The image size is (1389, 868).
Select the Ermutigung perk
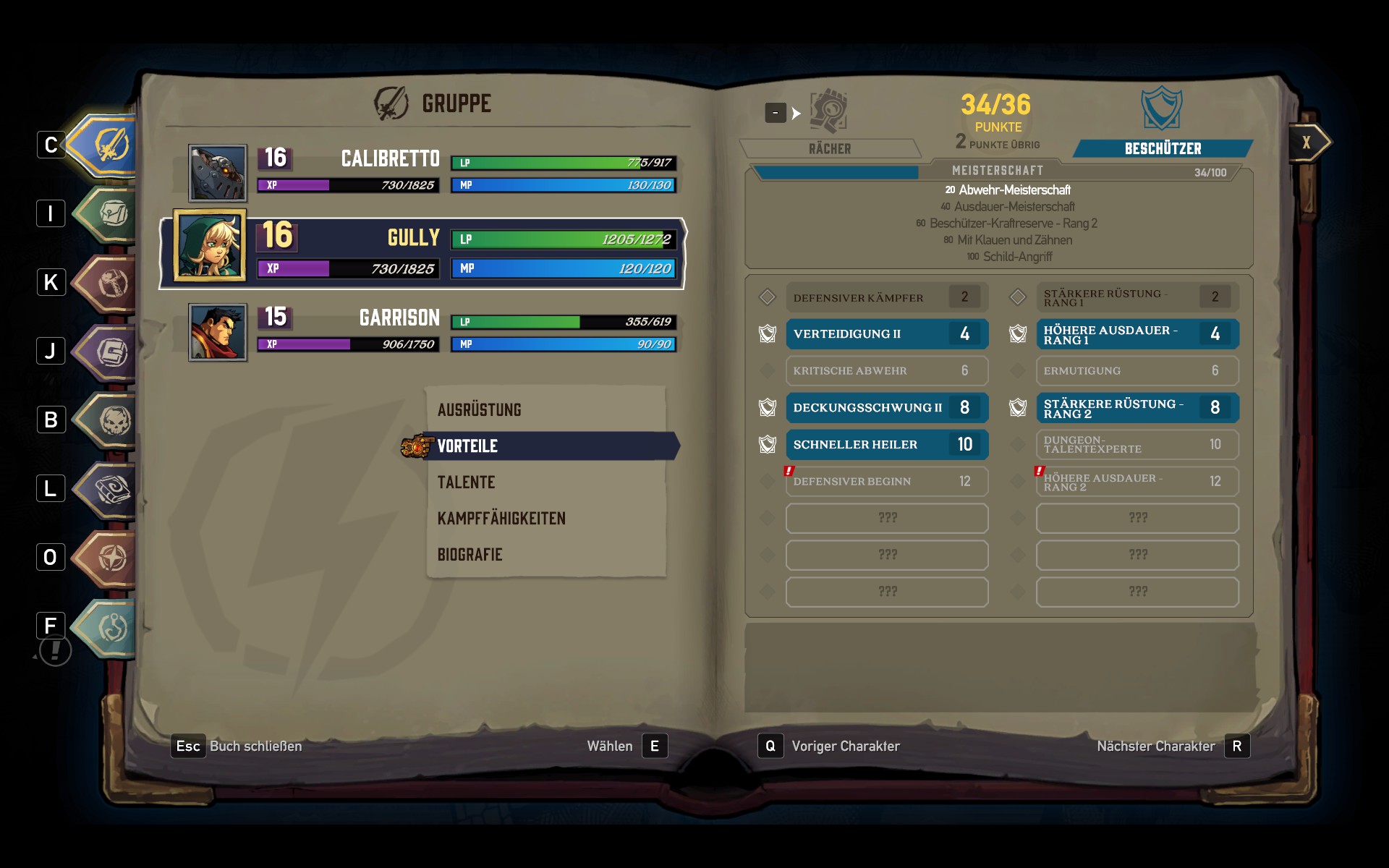1137,370
